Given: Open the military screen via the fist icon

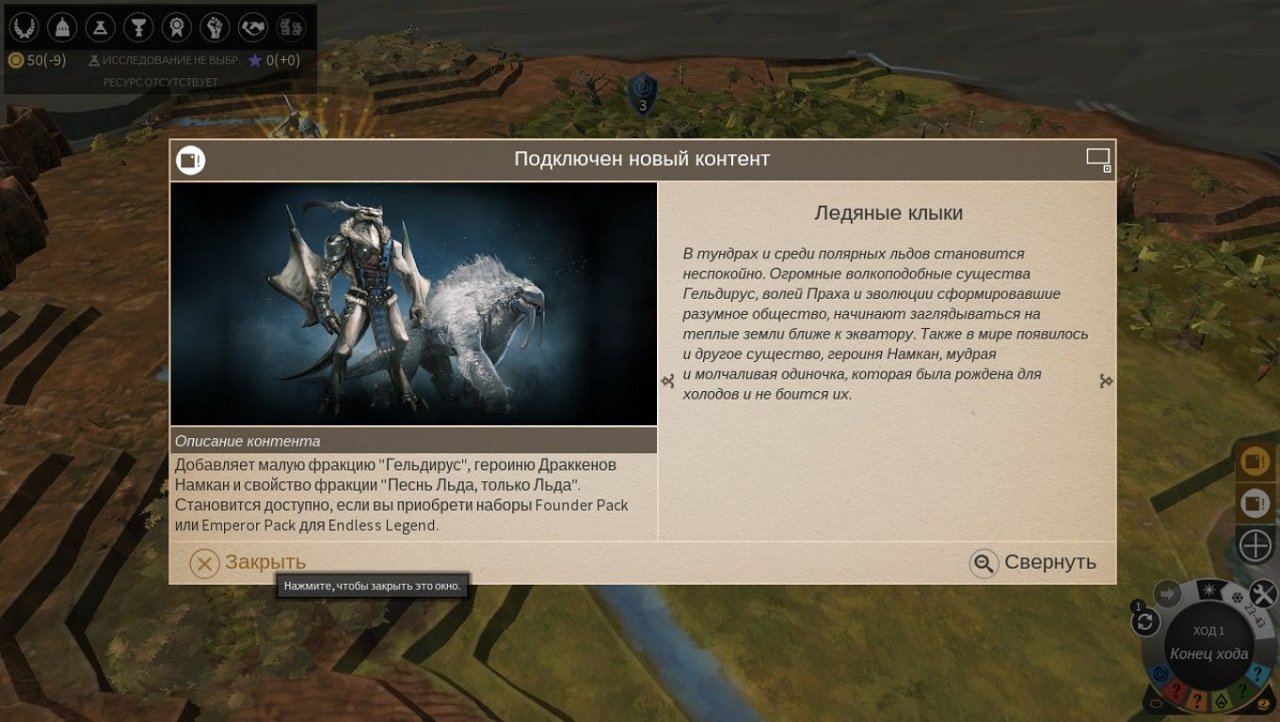Looking at the screenshot, I should pos(215,26).
